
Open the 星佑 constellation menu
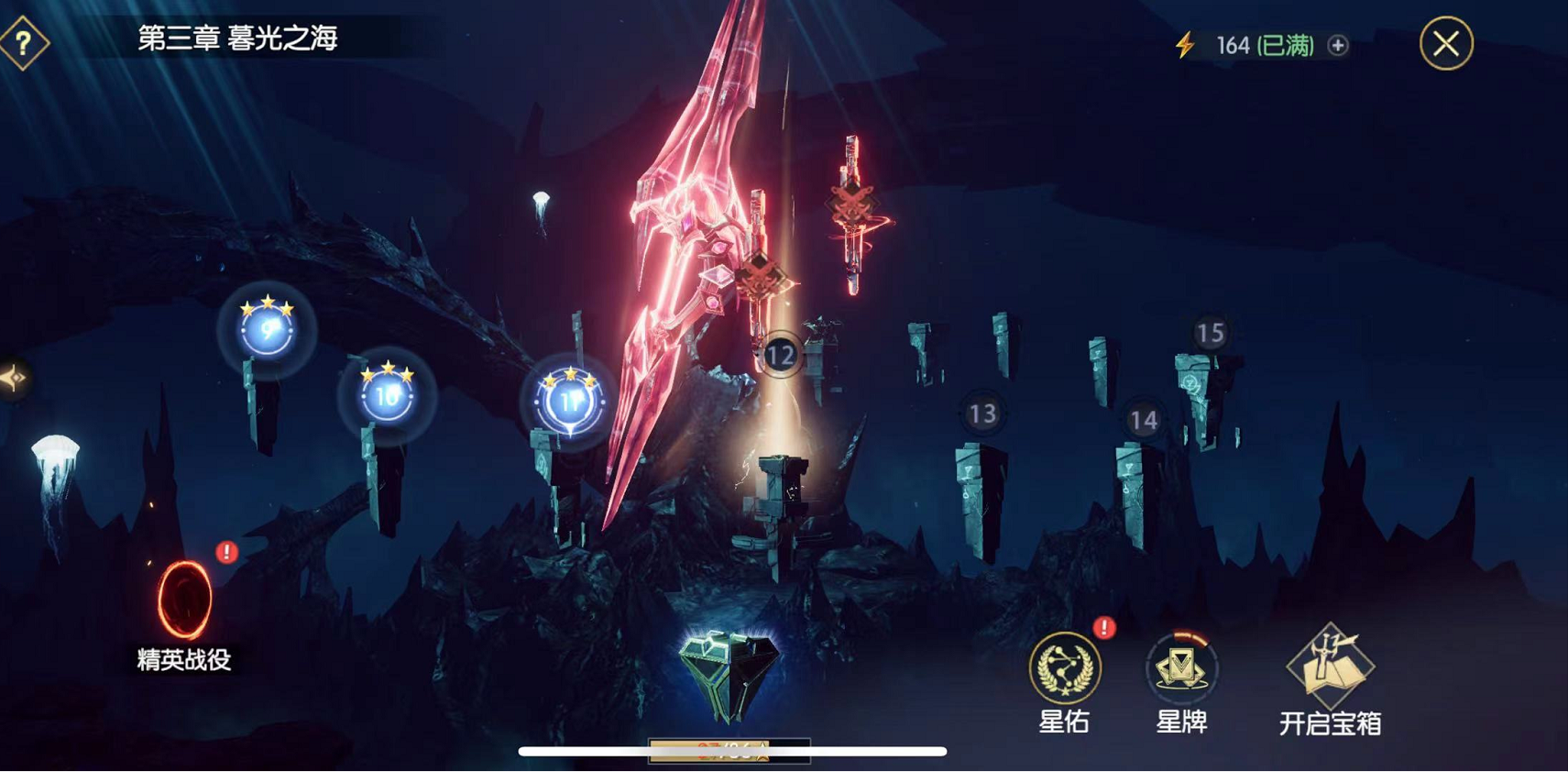[x=1064, y=669]
